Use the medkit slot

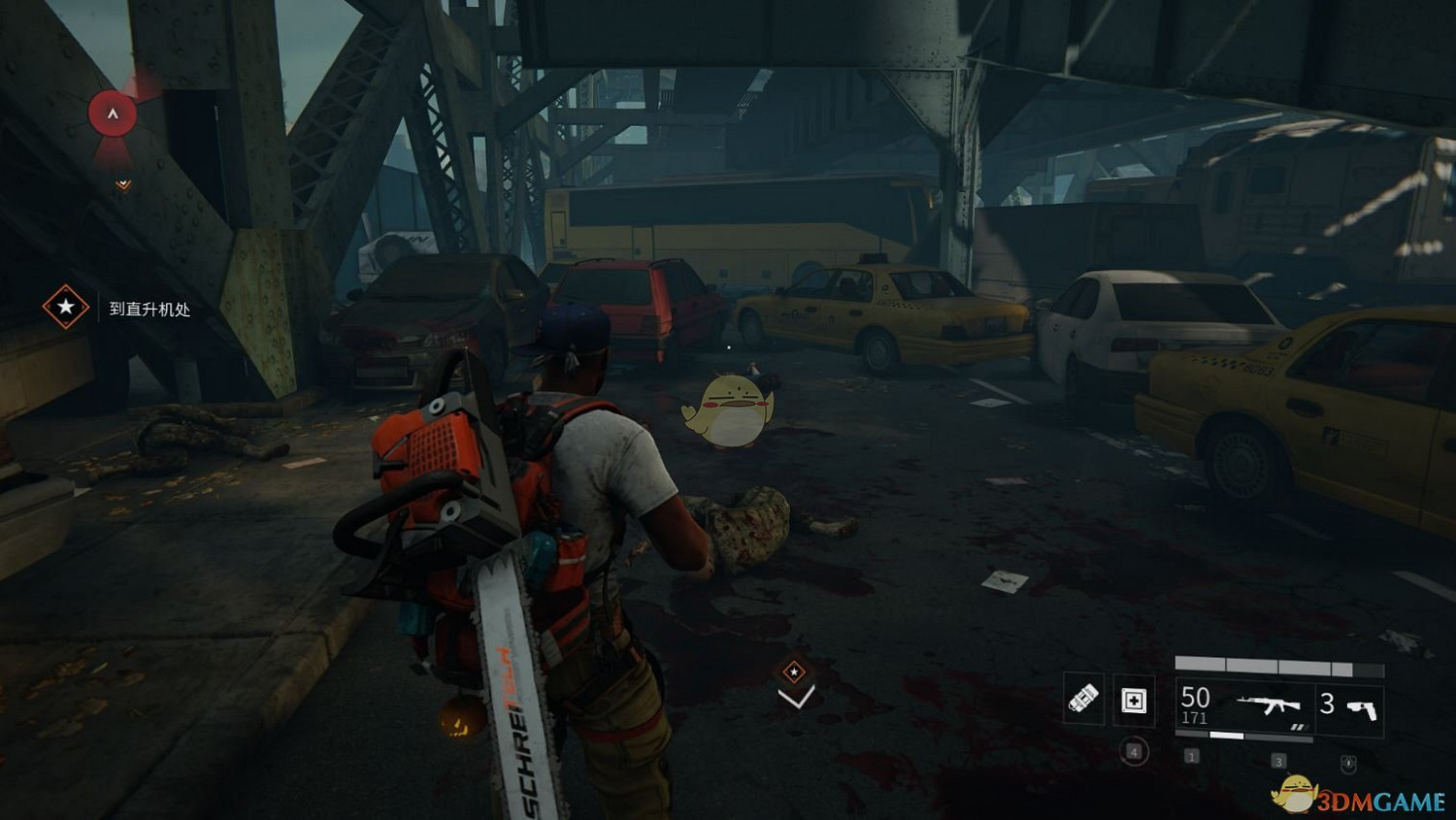tap(1134, 701)
